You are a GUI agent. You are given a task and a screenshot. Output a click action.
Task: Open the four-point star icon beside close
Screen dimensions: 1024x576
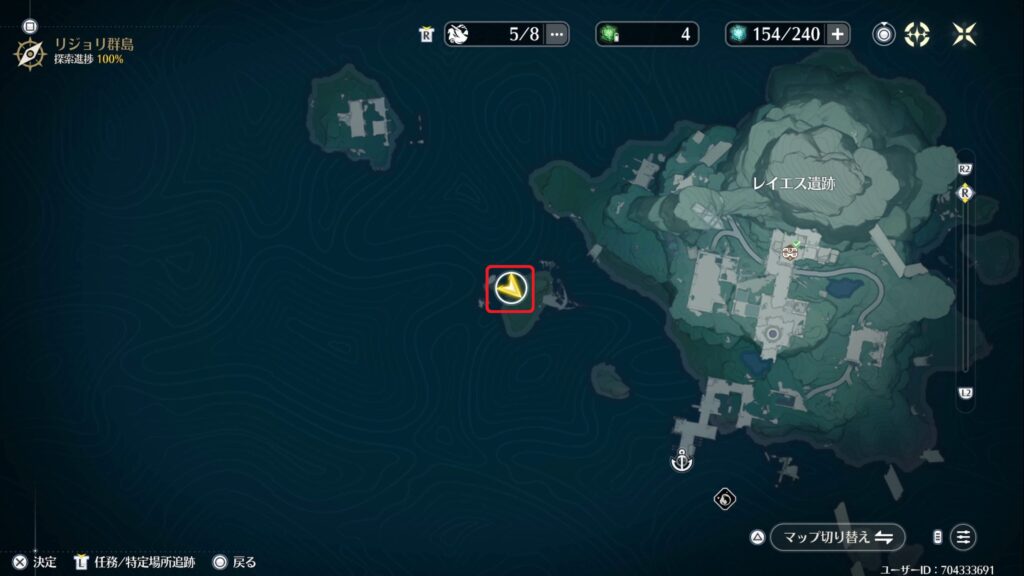(x=916, y=34)
